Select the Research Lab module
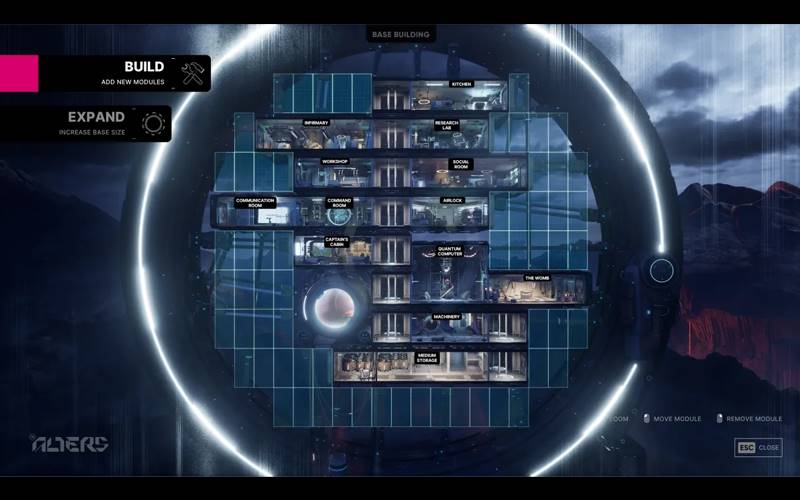The height and width of the screenshot is (500, 800). point(447,135)
